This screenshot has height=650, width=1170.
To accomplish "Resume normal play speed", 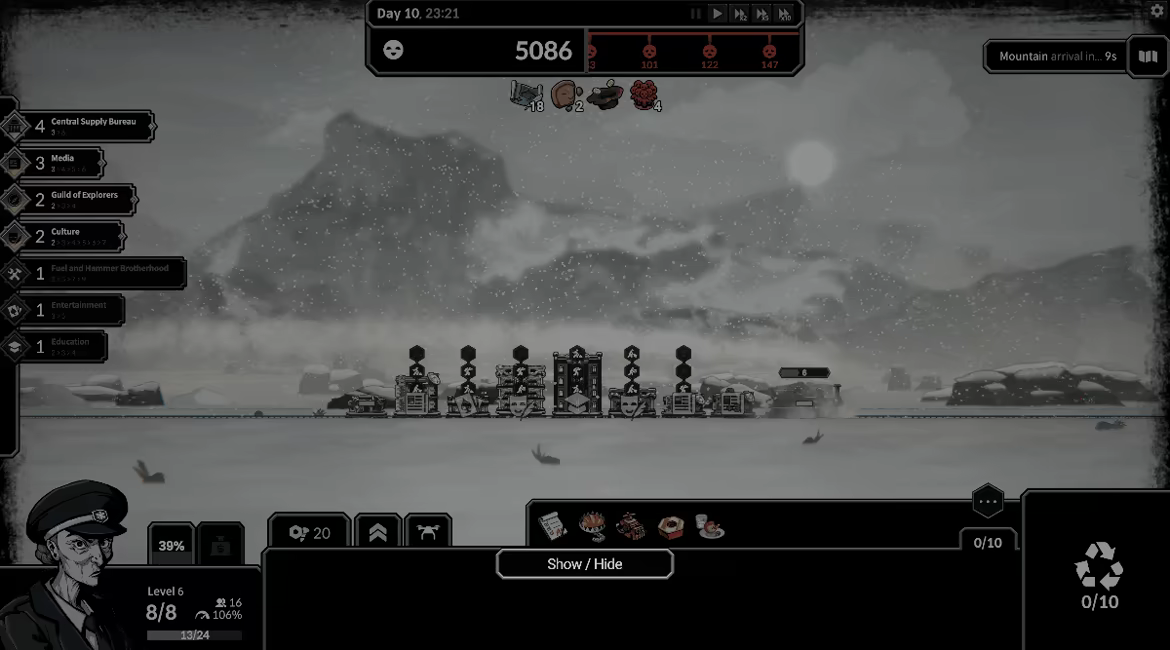I will [717, 14].
